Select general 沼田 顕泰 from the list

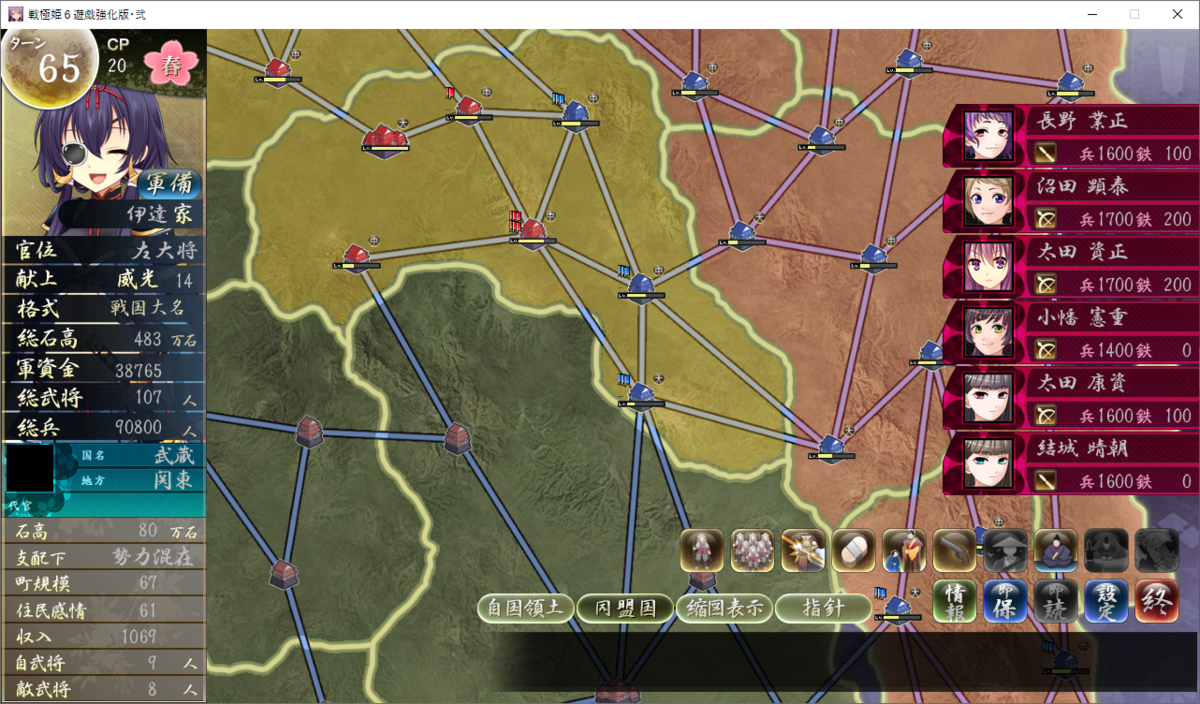1070,201
